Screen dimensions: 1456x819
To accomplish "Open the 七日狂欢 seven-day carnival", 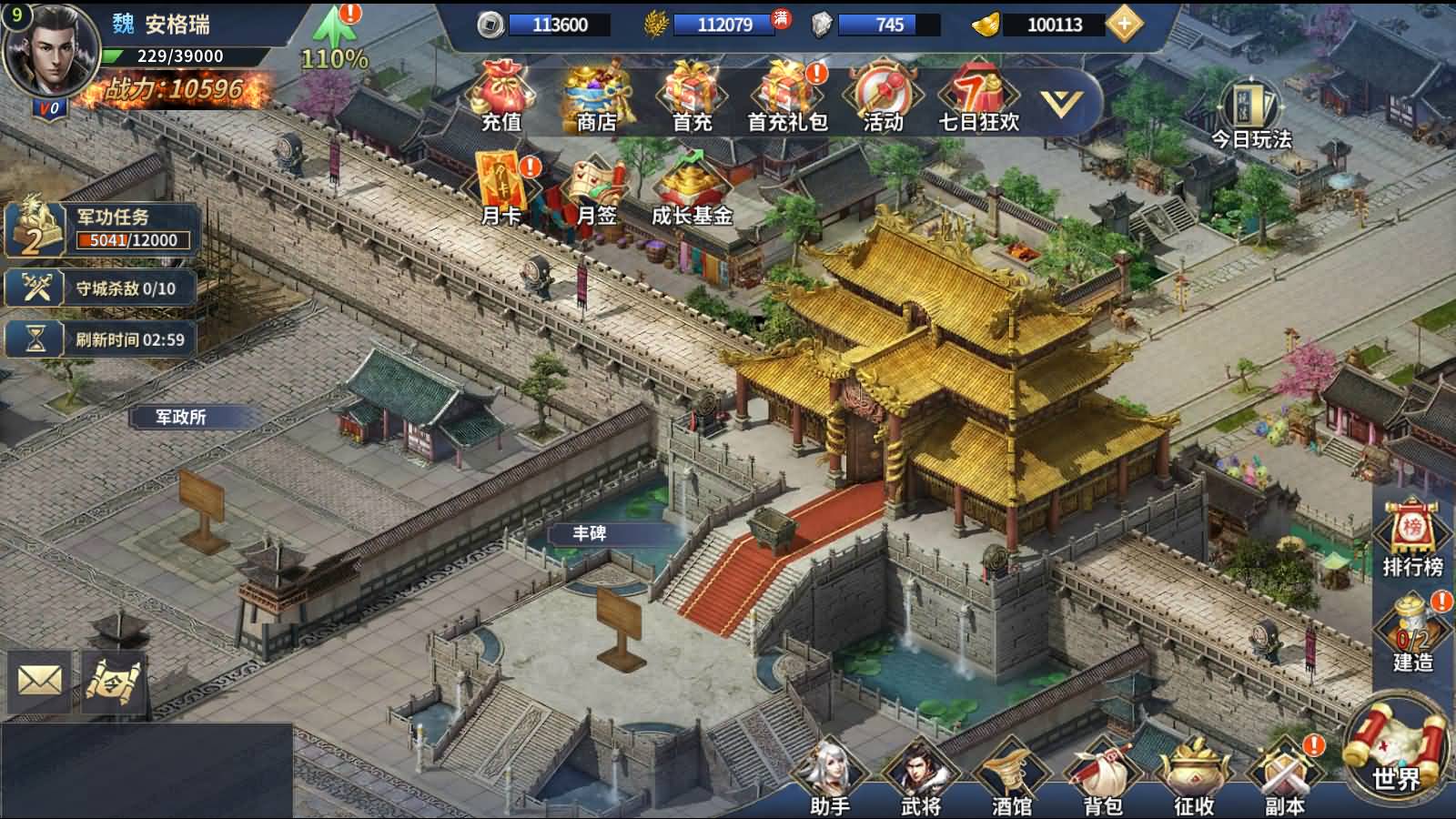I will click(x=978, y=96).
